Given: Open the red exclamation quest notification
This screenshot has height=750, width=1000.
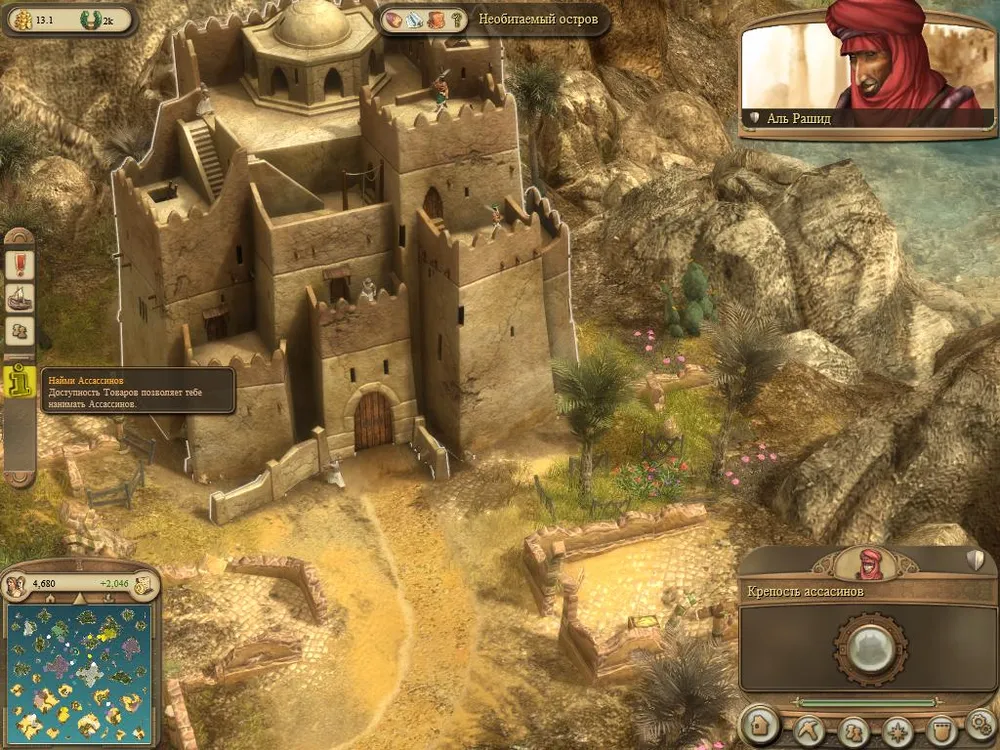Looking at the screenshot, I should point(19,264).
